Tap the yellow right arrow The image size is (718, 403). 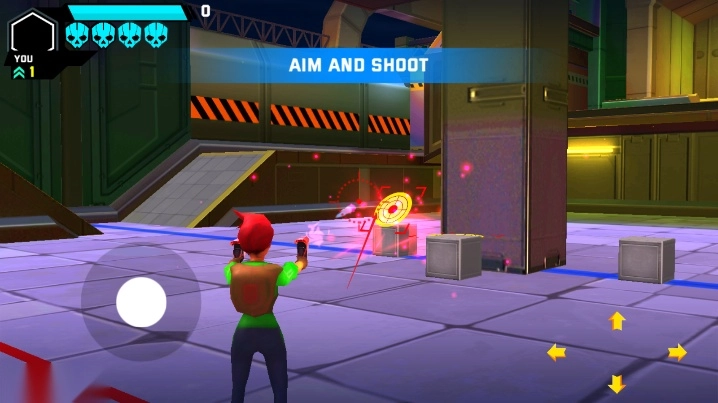pos(677,352)
